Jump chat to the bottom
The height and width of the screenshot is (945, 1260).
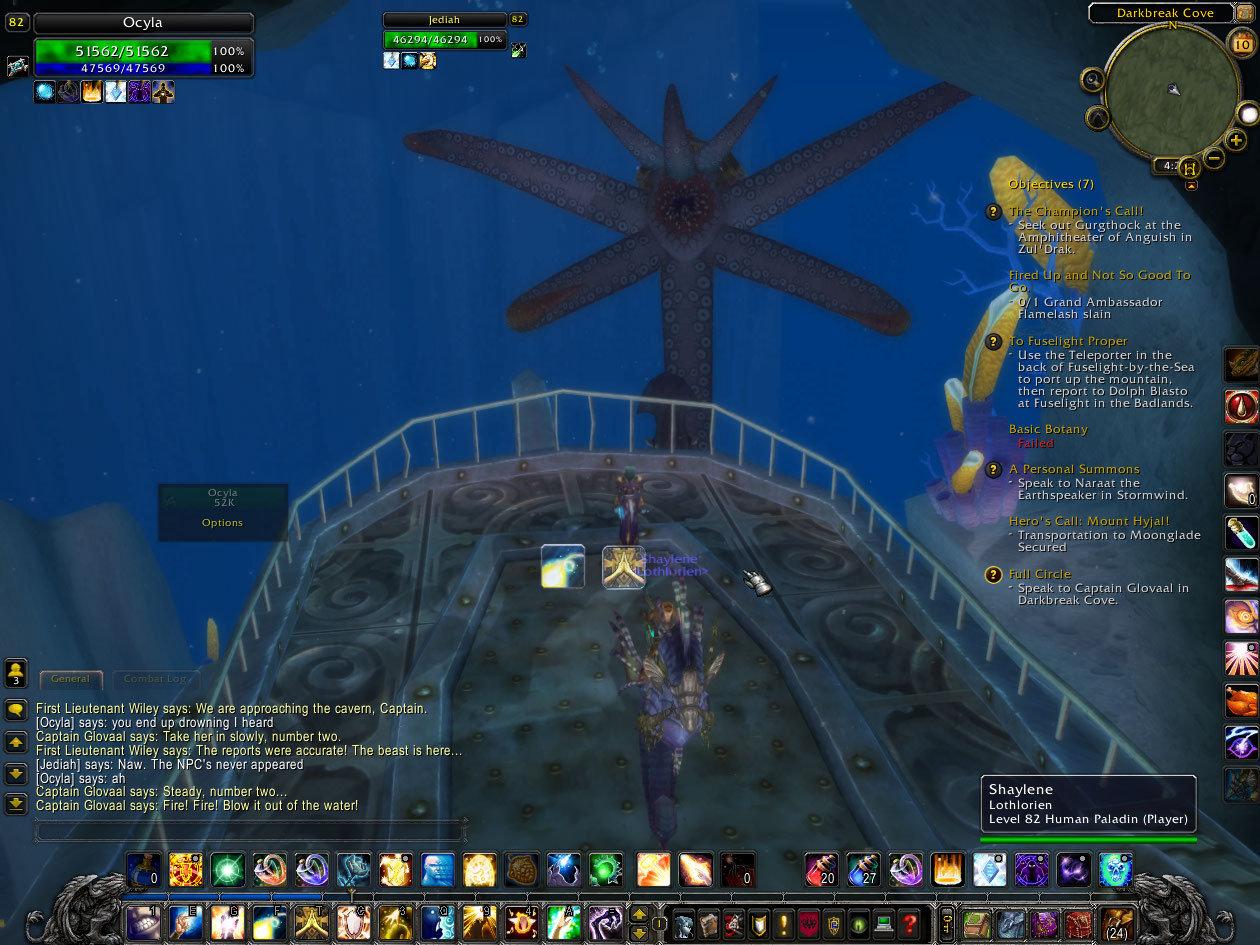coord(16,803)
